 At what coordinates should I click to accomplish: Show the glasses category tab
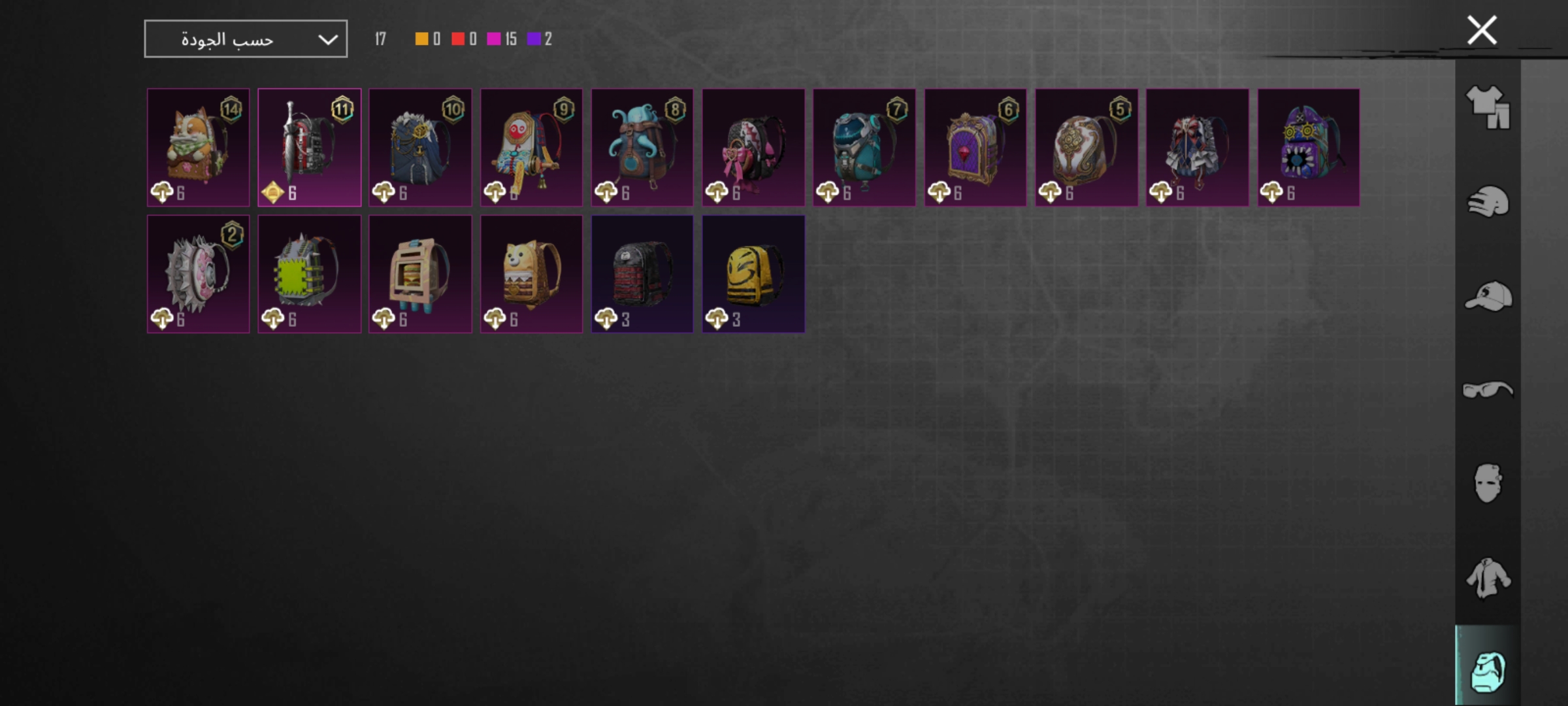click(1488, 390)
